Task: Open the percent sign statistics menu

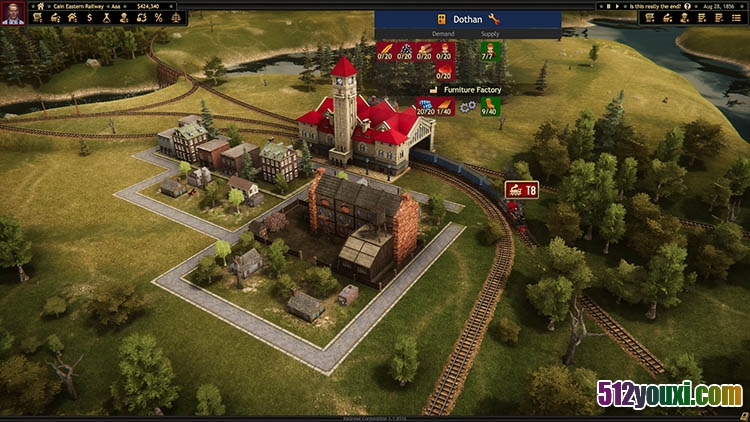Action: point(157,17)
